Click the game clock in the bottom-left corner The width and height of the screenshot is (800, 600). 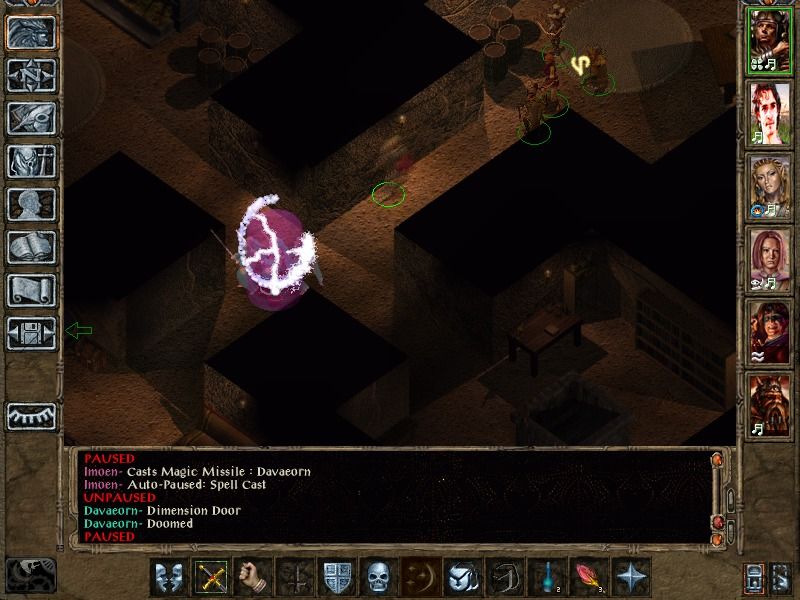[30, 574]
